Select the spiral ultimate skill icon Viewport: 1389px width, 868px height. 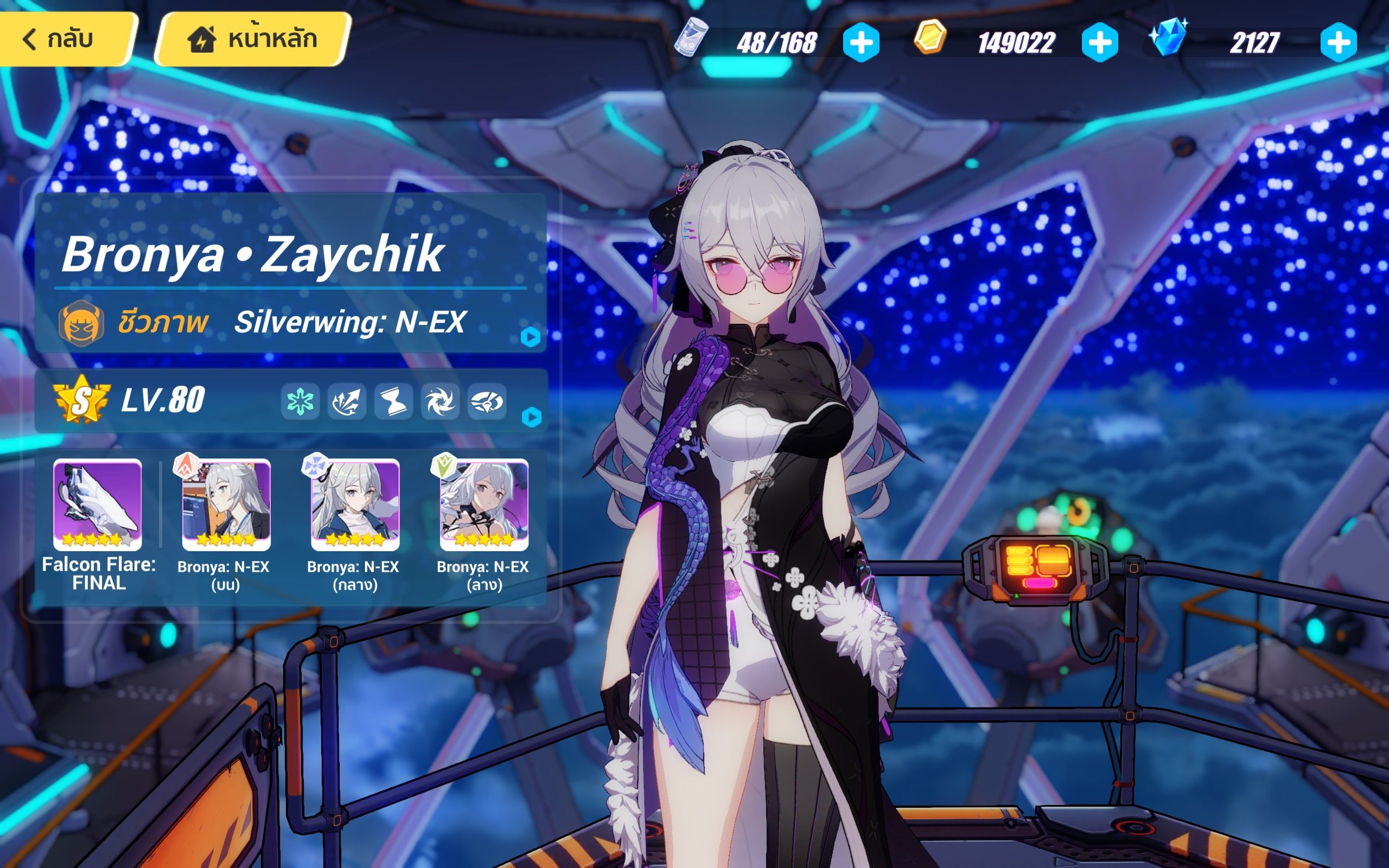pyautogui.click(x=439, y=403)
